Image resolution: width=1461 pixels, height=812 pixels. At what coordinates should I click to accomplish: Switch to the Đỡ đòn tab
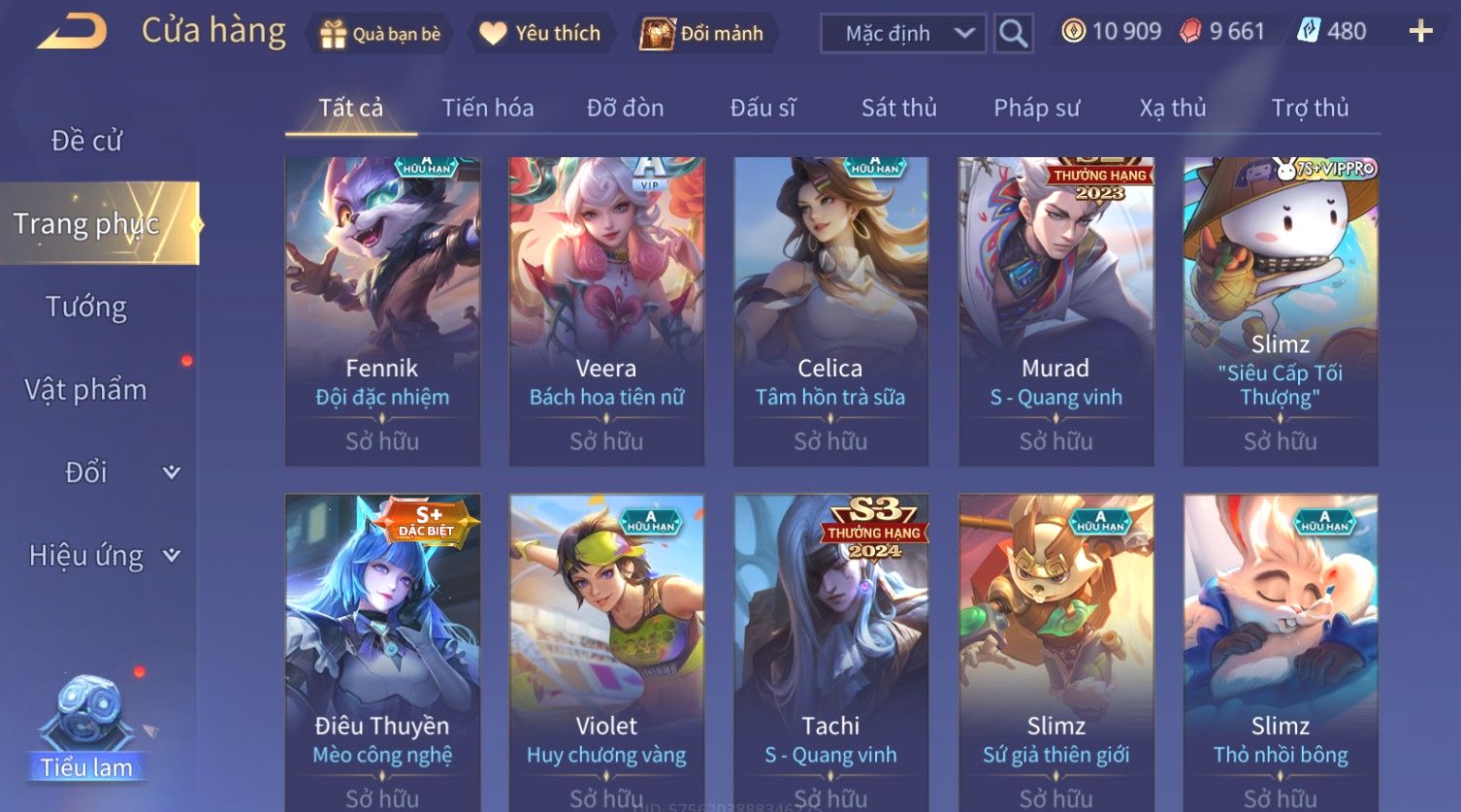point(625,108)
